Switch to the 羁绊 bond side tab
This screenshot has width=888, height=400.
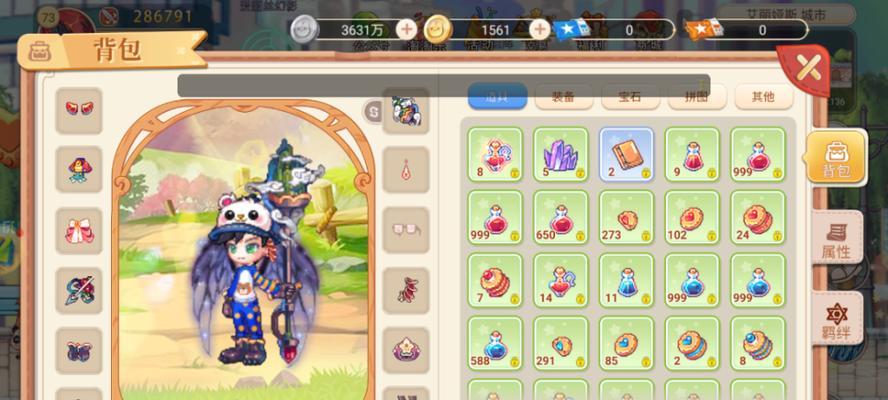[x=835, y=319]
